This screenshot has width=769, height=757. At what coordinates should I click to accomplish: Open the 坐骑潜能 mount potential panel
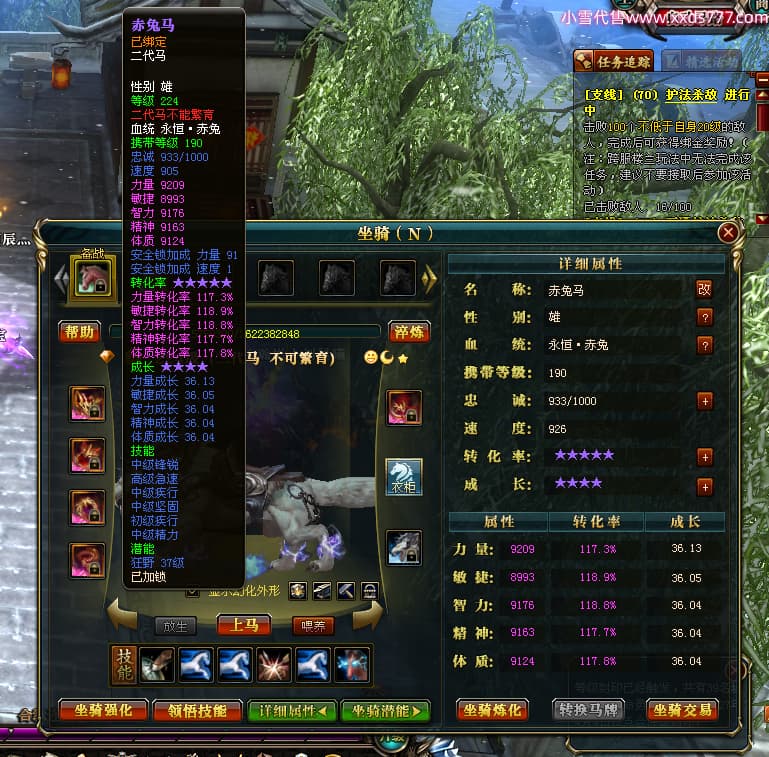[385, 711]
